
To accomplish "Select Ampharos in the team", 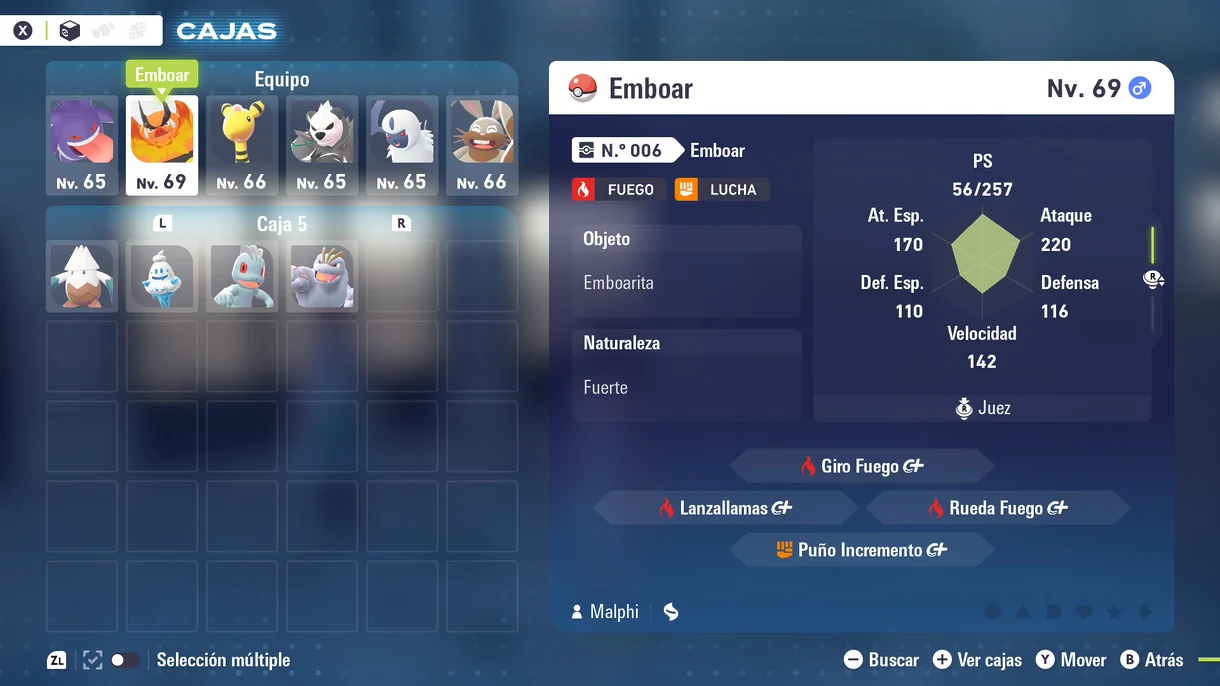I will click(x=241, y=145).
